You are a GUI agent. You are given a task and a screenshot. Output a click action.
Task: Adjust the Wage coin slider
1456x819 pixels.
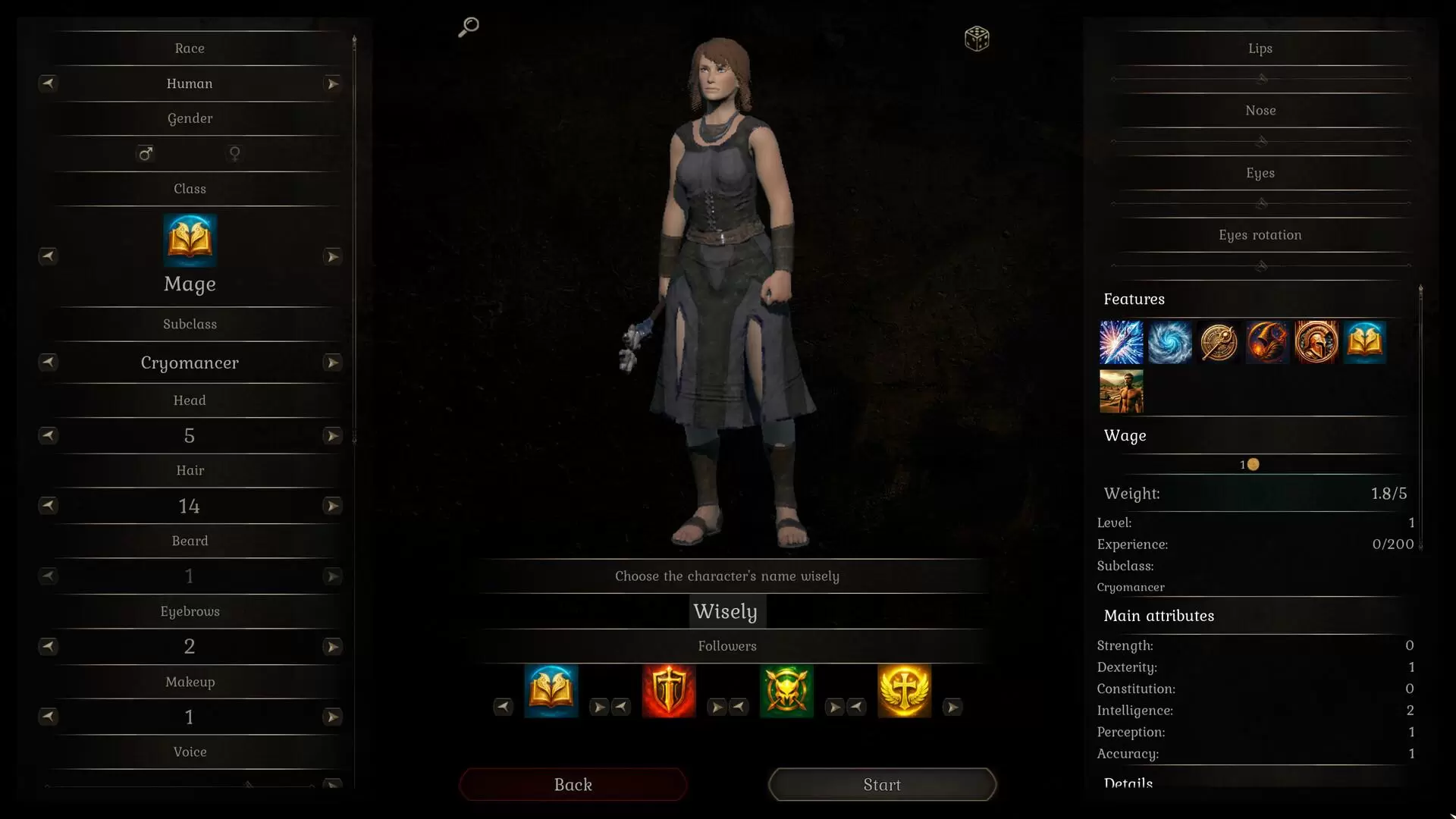pos(1253,465)
